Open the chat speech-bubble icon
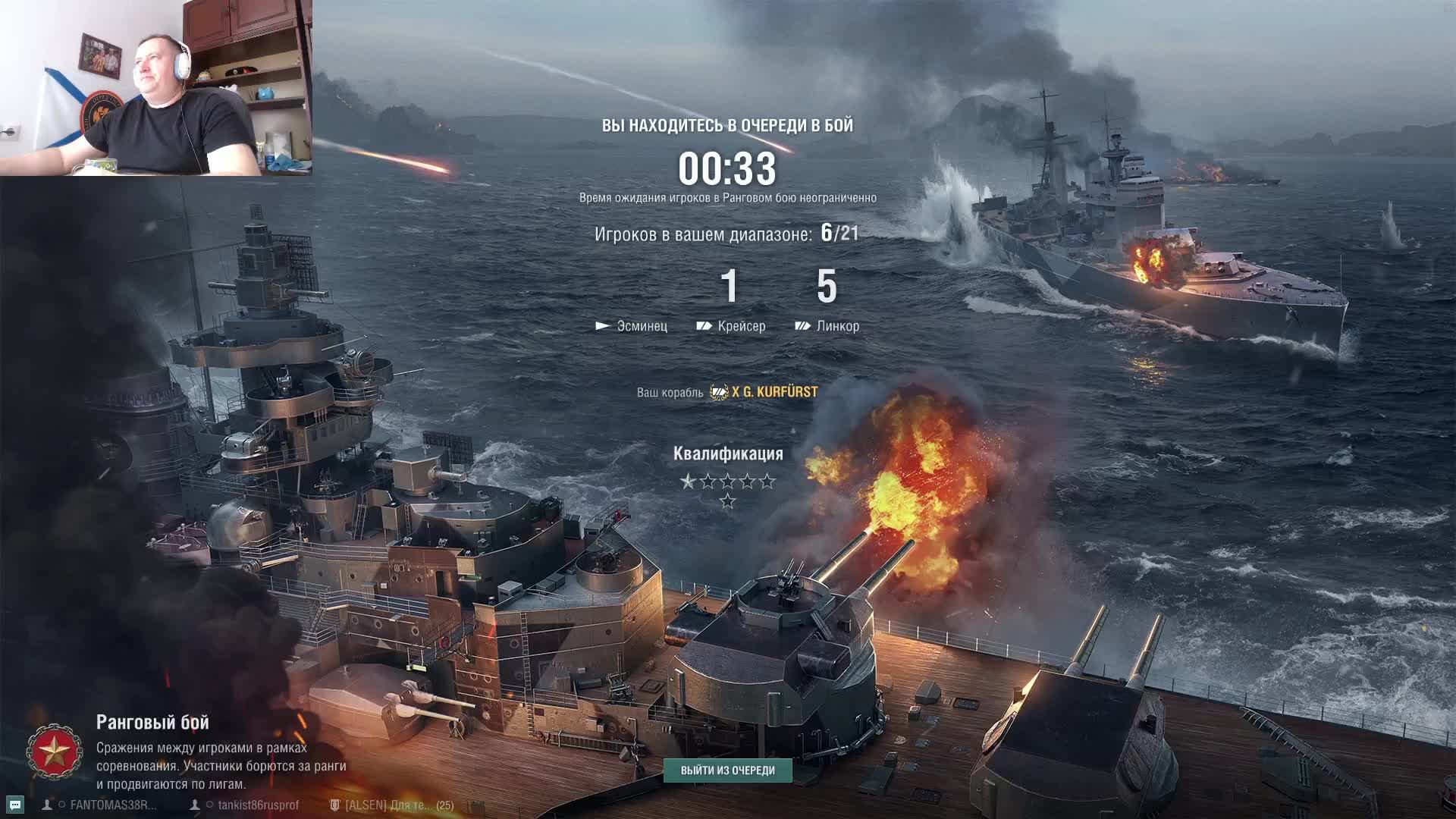Image resolution: width=1456 pixels, height=819 pixels. click(15, 805)
